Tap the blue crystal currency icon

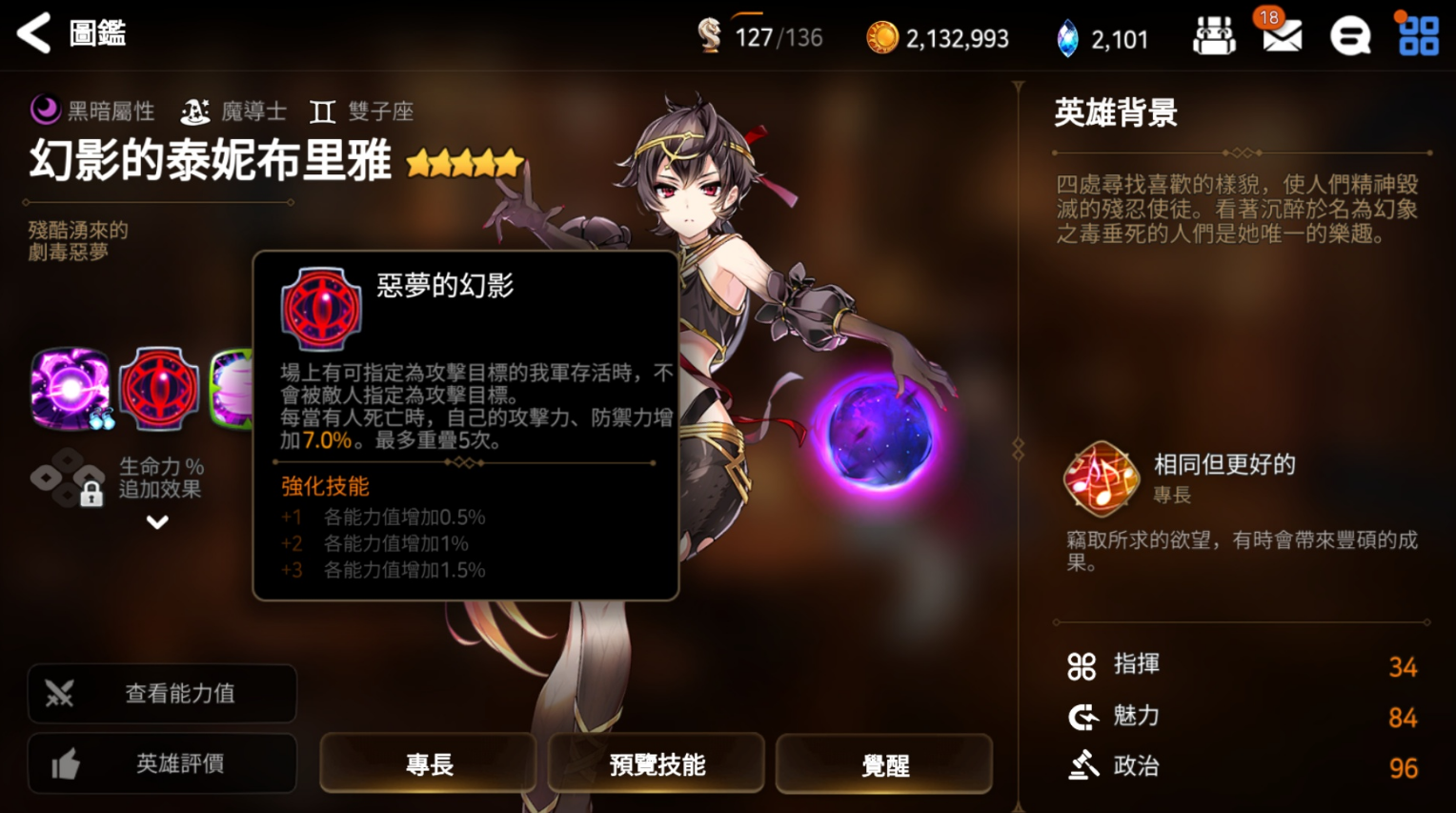1067,39
